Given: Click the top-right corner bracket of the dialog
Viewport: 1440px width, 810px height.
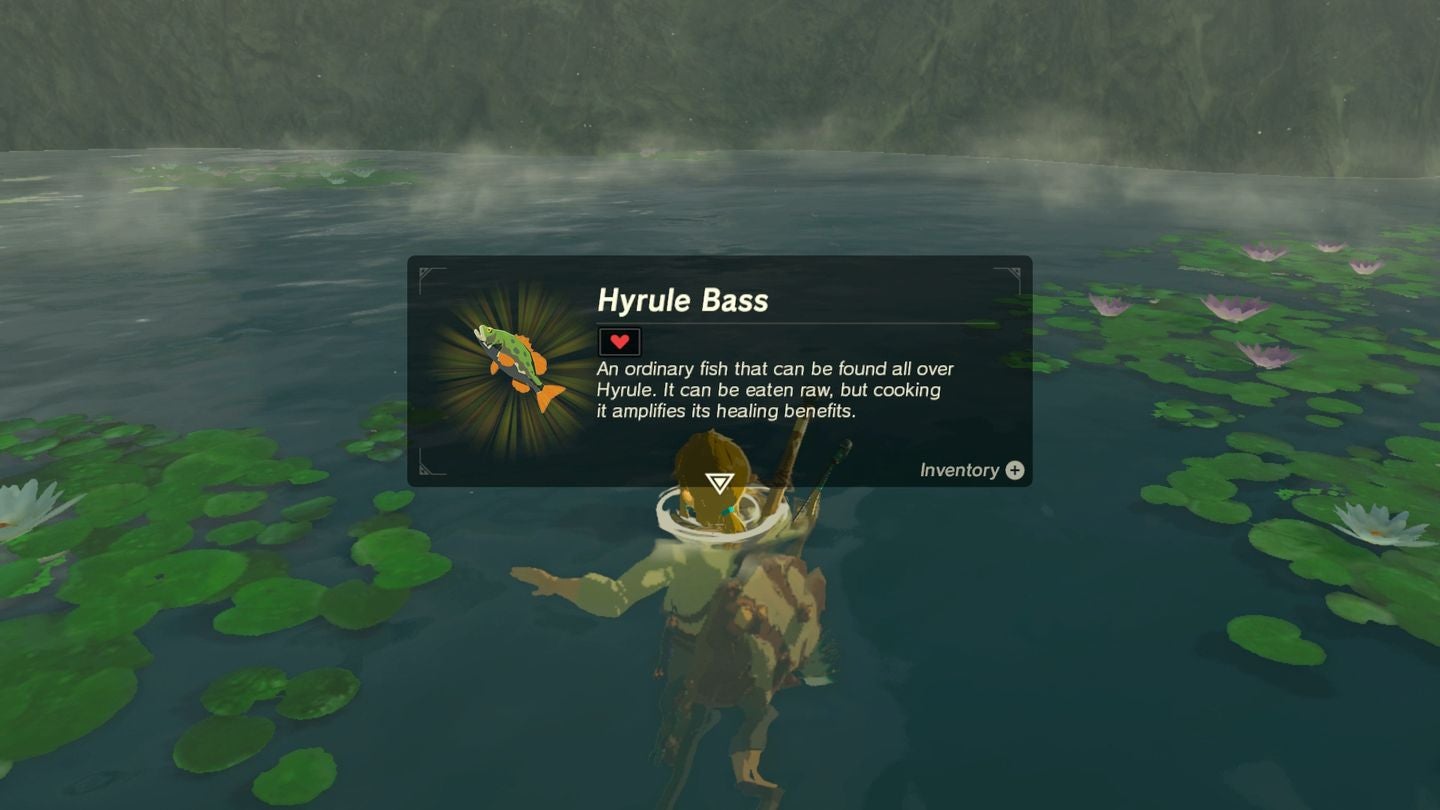Looking at the screenshot, I should [1017, 270].
